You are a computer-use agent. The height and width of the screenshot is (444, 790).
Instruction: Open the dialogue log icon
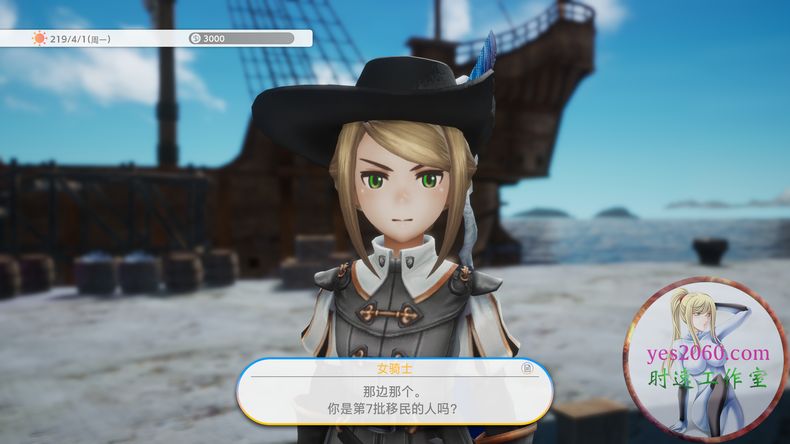(x=526, y=370)
